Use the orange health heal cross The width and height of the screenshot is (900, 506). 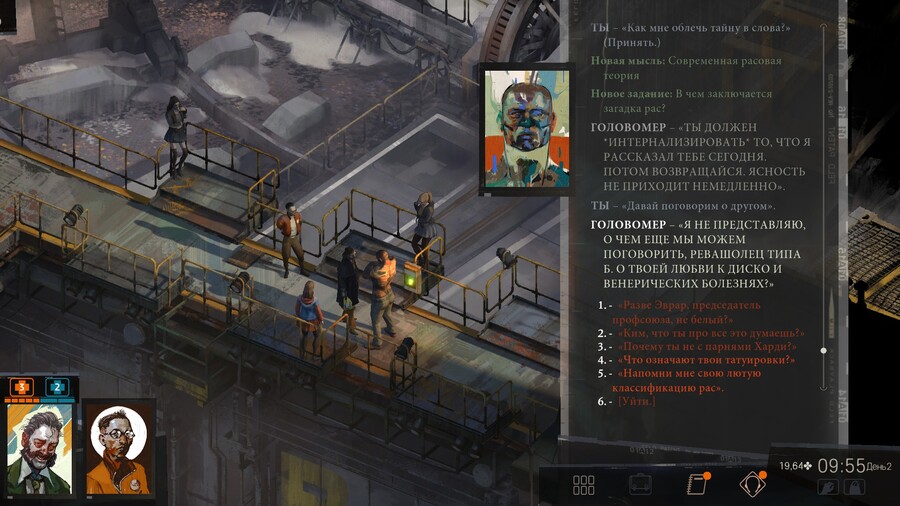pyautogui.click(x=22, y=386)
